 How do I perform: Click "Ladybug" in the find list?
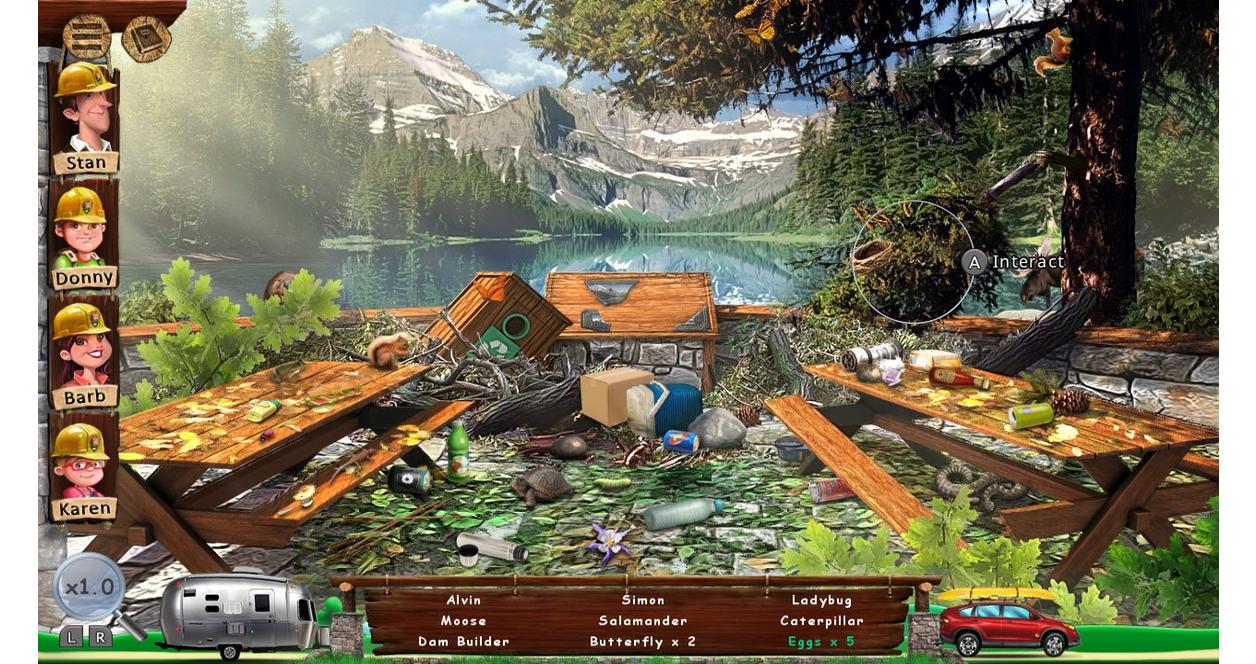pyautogui.click(x=821, y=600)
